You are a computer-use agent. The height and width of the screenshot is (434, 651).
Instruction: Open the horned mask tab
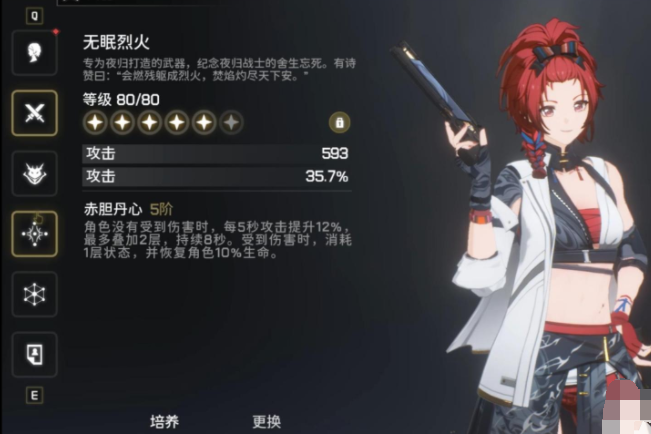tap(34, 172)
